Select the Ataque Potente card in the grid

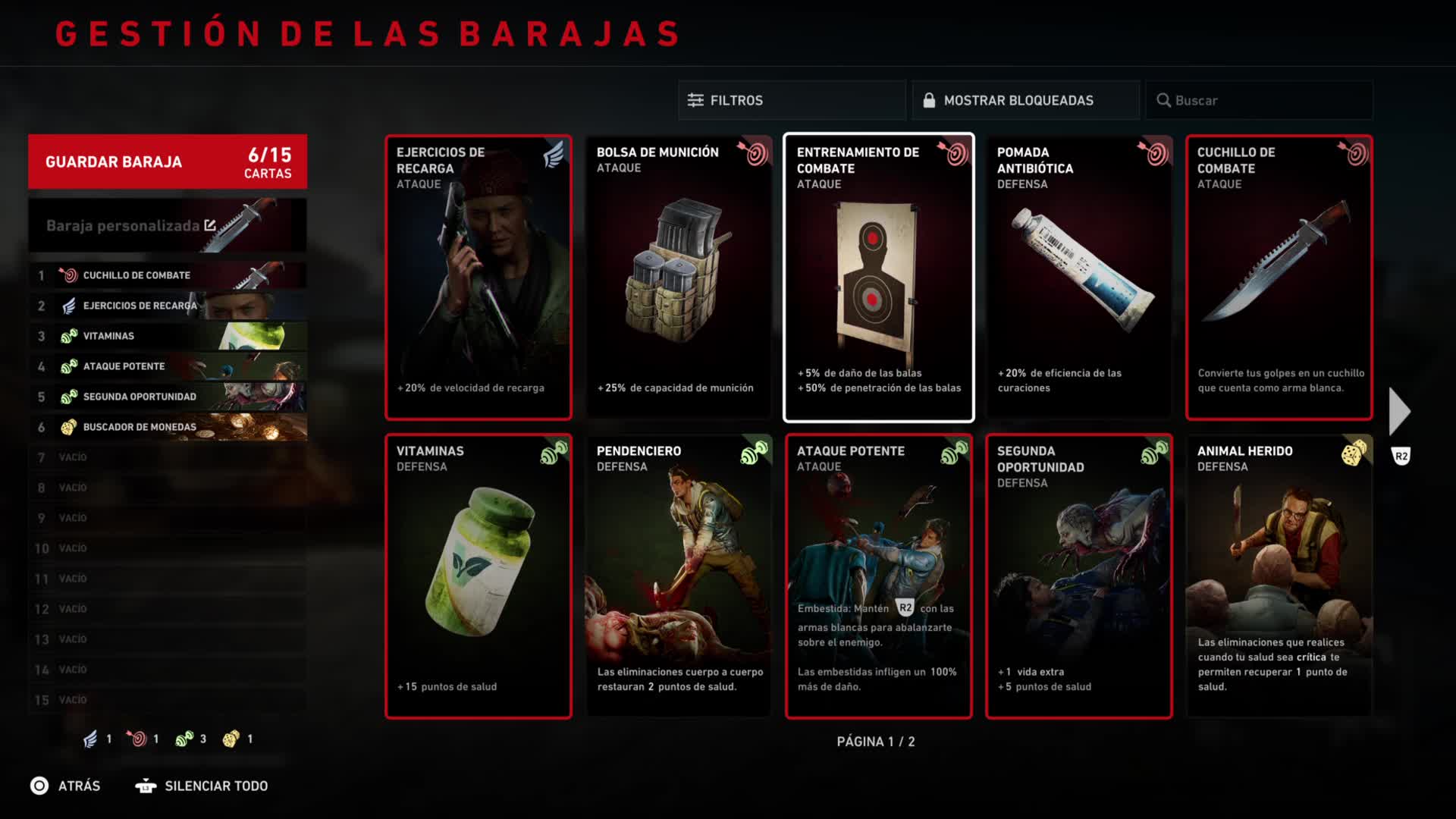click(x=878, y=576)
